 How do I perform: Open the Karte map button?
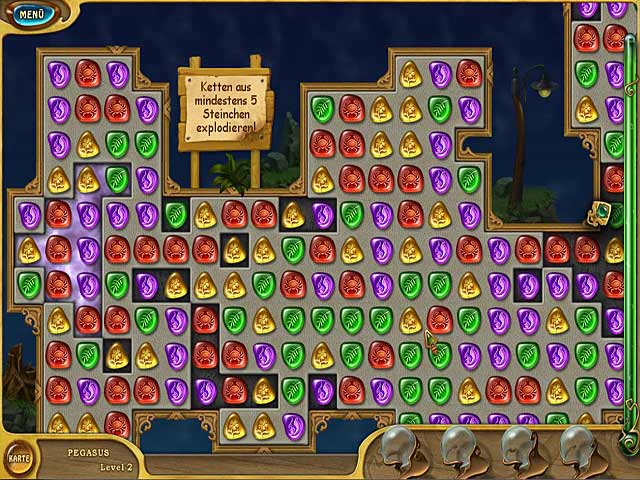coord(19,457)
